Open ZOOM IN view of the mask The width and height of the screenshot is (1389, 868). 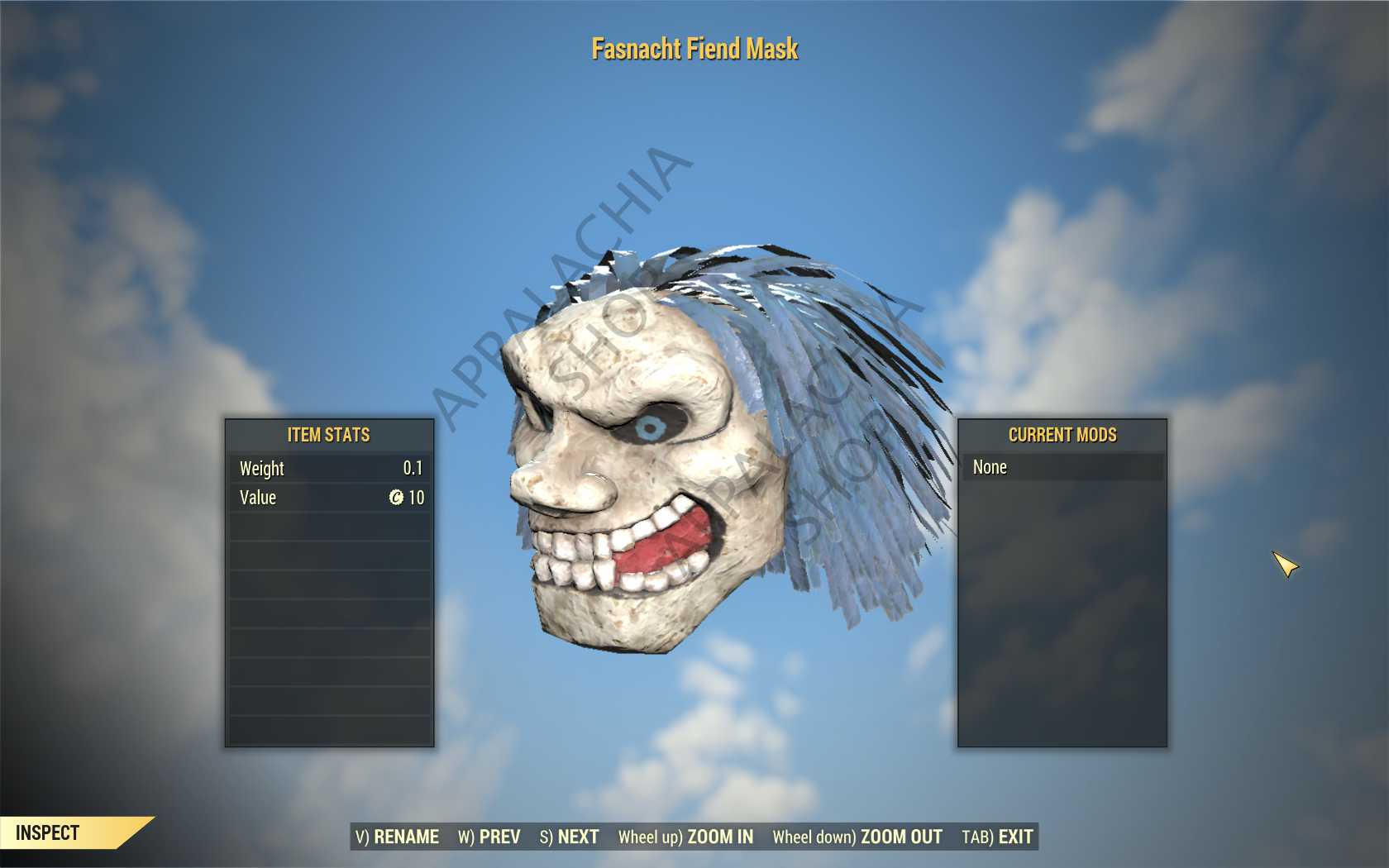[686, 837]
